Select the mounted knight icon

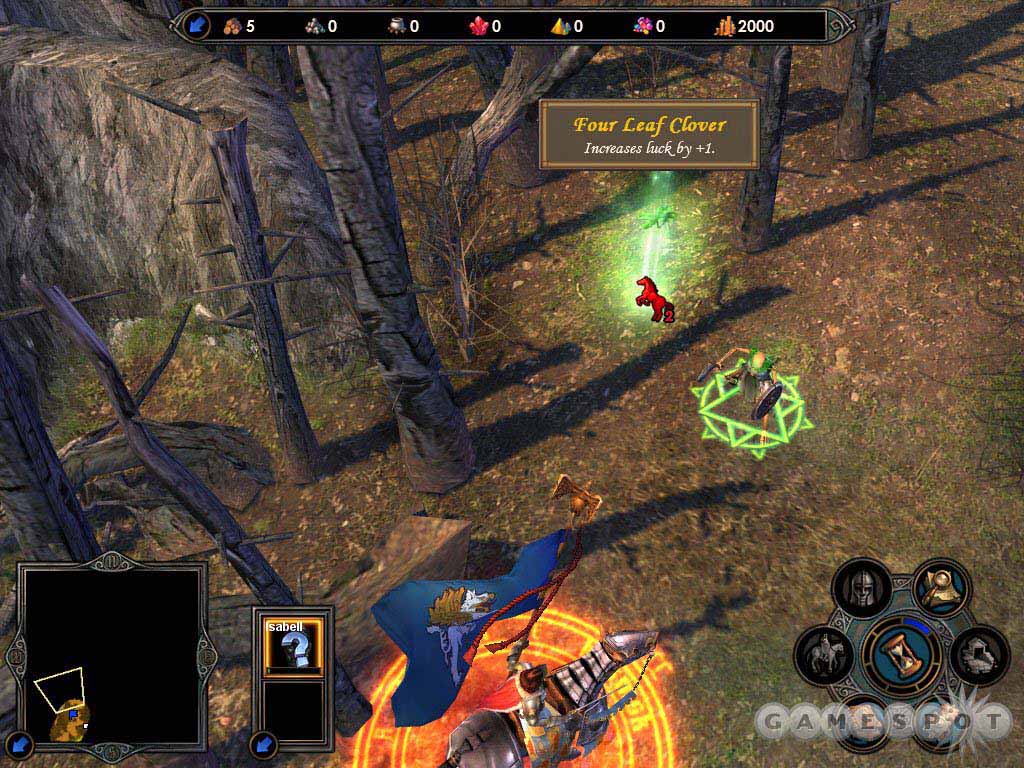(824, 655)
